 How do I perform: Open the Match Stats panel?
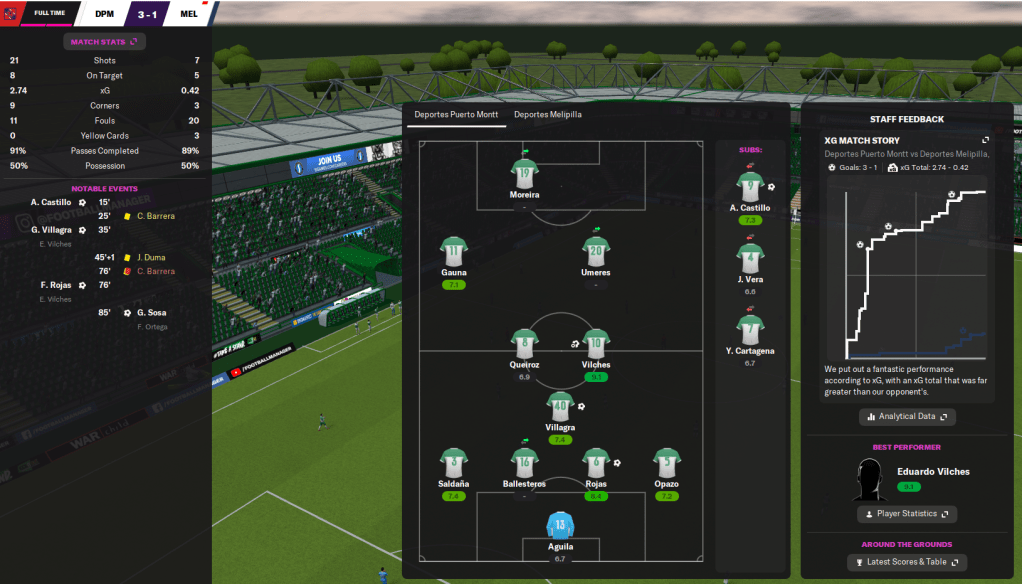(x=105, y=41)
